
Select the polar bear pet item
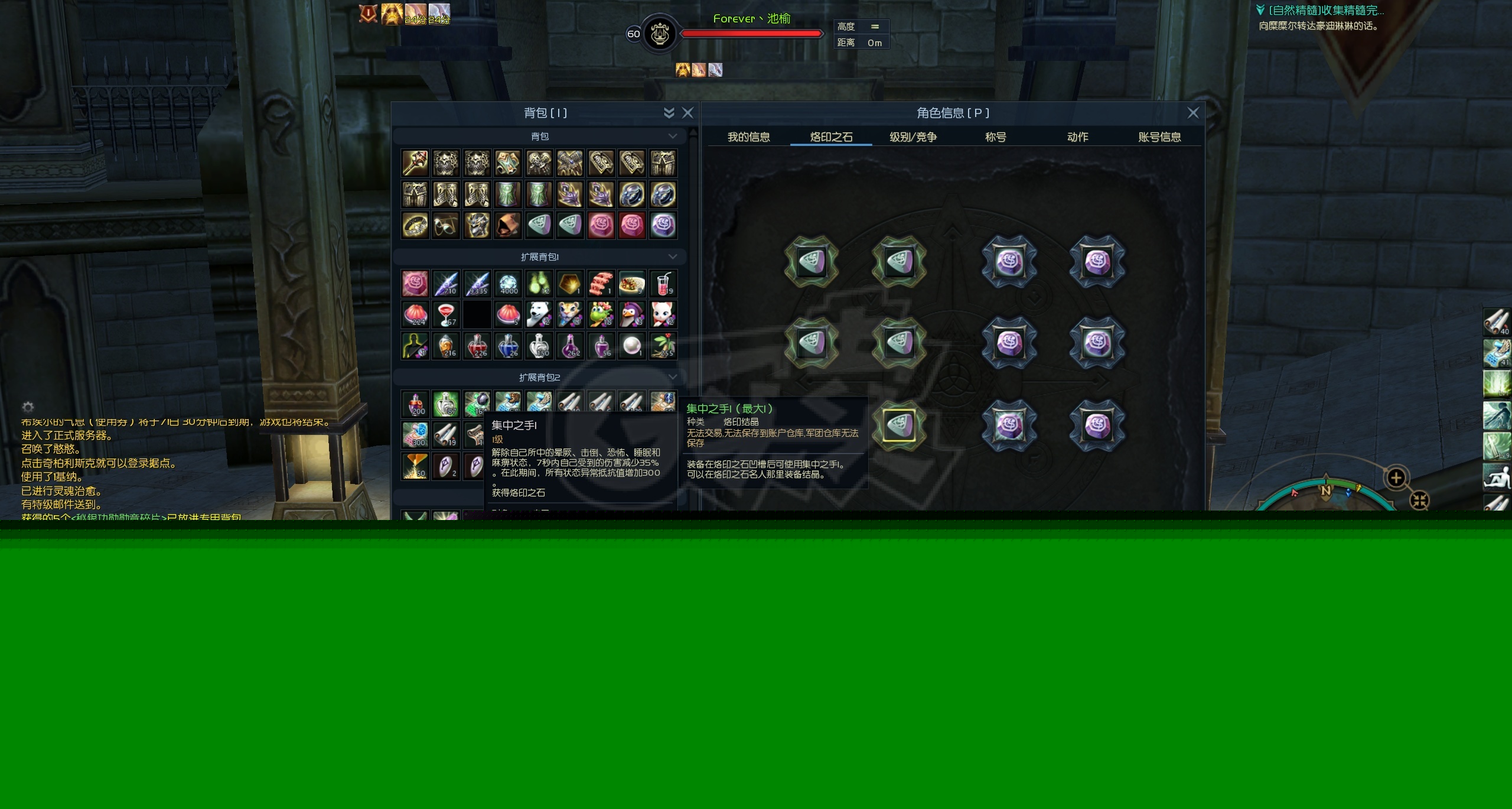pyautogui.click(x=538, y=314)
